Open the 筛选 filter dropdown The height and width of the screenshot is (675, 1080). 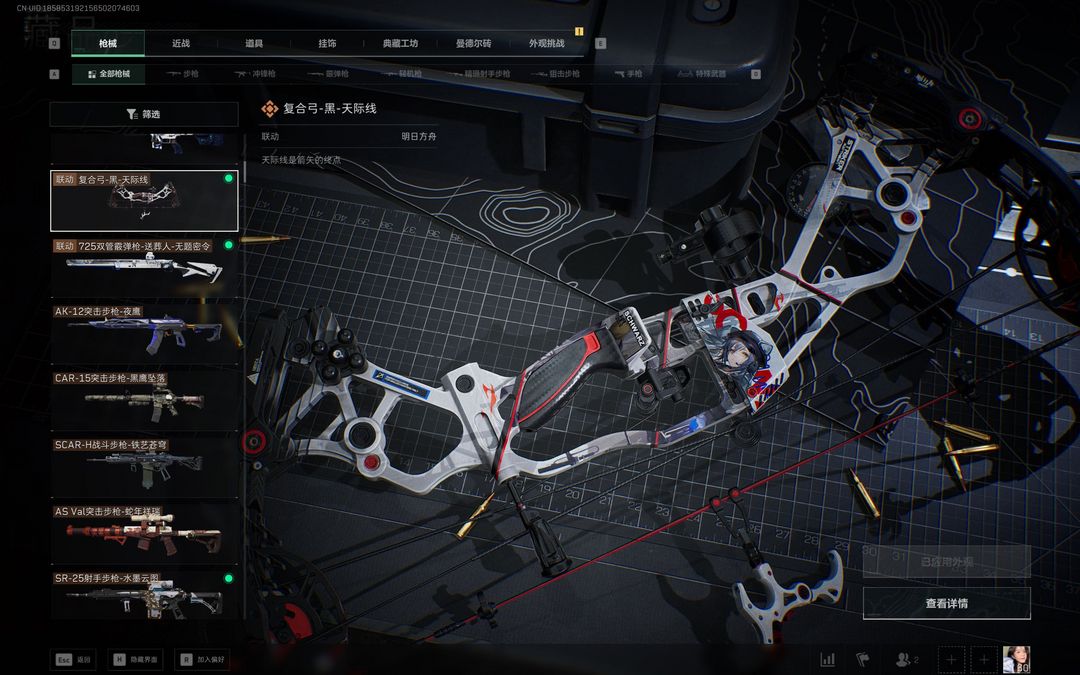(144, 114)
